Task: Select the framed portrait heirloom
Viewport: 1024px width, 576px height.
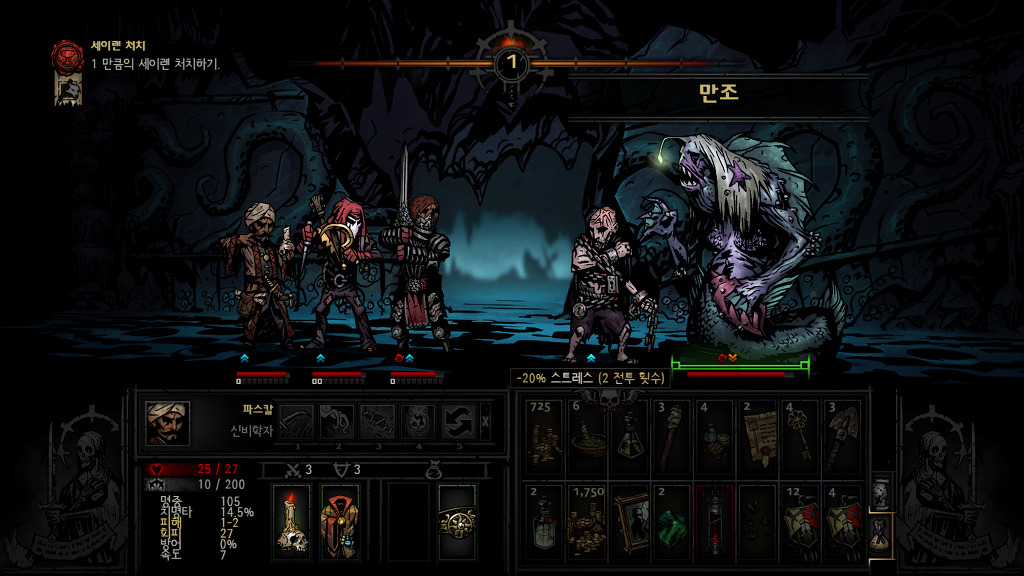Action: click(x=629, y=521)
